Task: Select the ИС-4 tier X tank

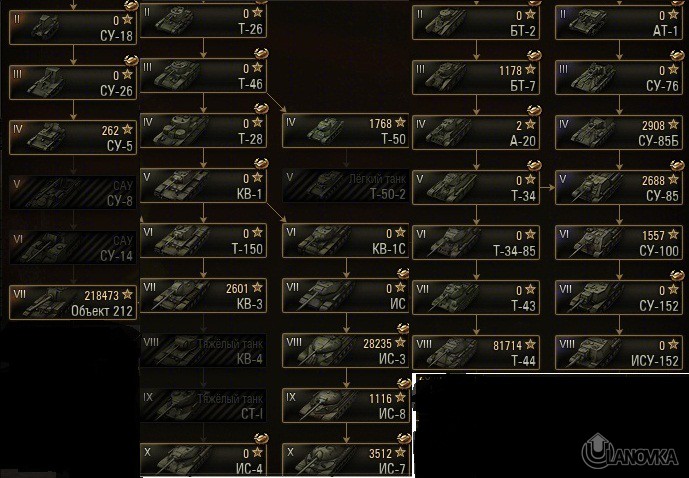Action: [x=205, y=459]
